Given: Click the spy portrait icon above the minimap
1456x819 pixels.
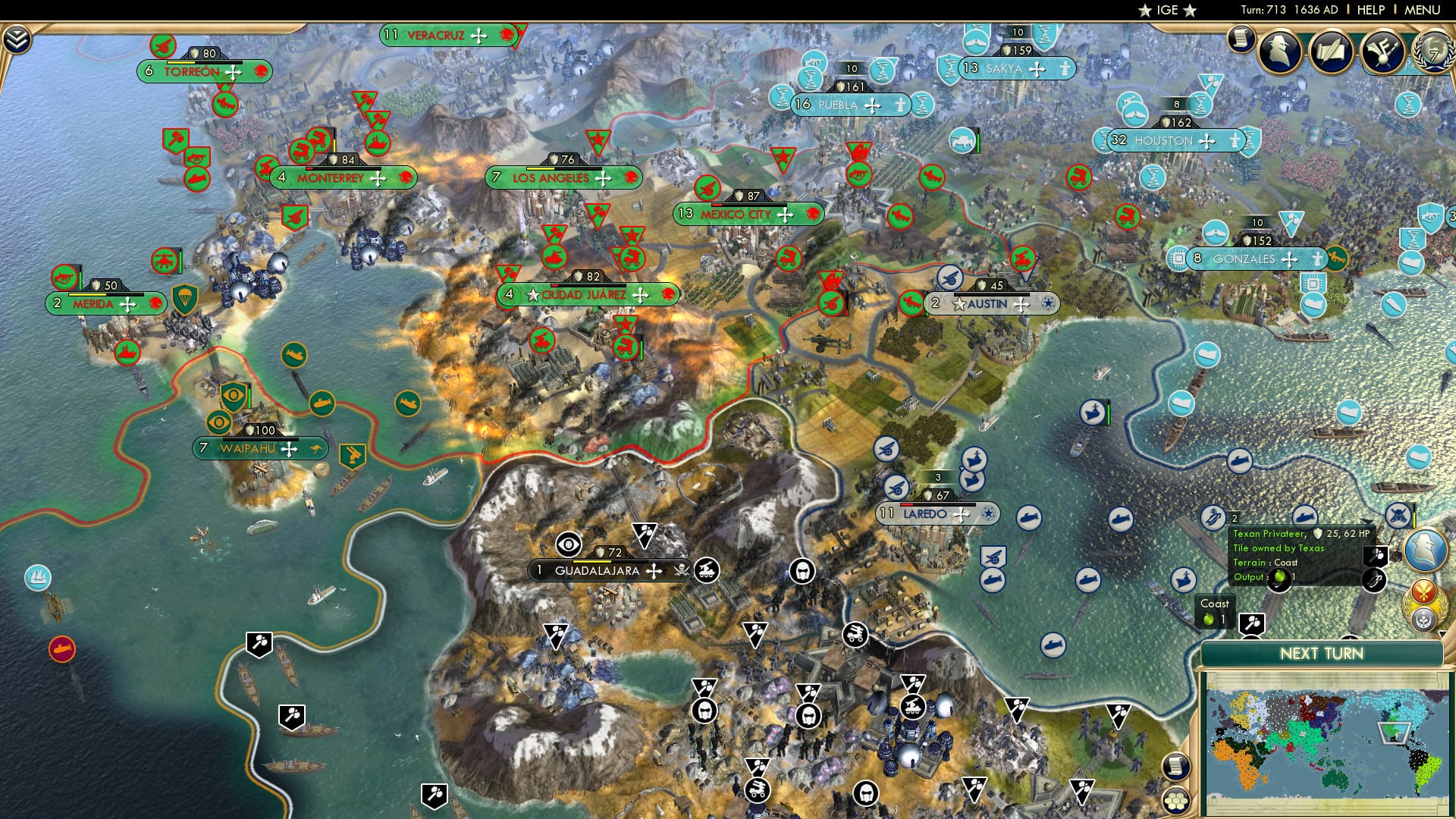Looking at the screenshot, I should coord(1425,549).
